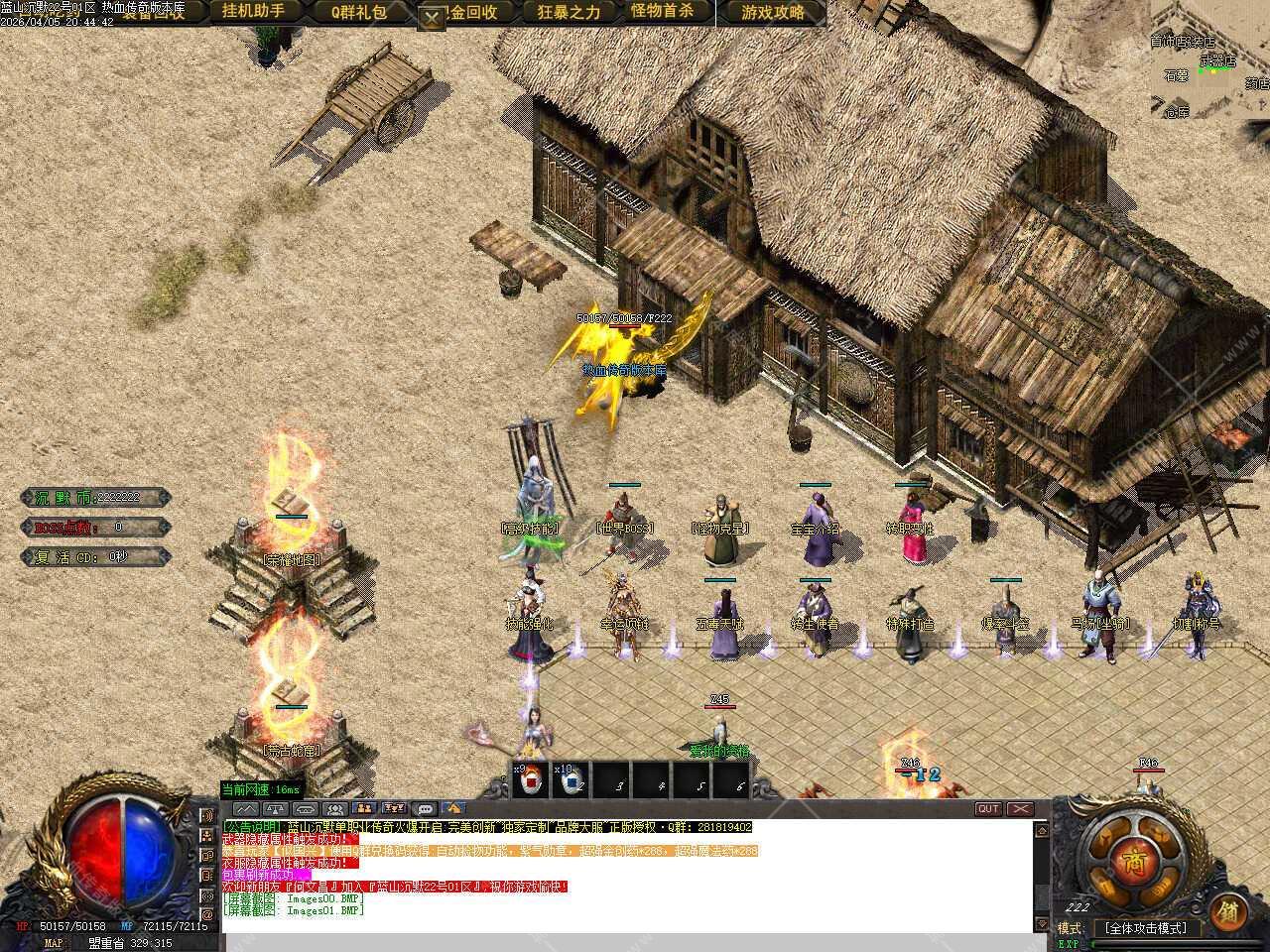Open the 狂暴之力 menu
Image resolution: width=1270 pixels, height=952 pixels.
click(569, 13)
